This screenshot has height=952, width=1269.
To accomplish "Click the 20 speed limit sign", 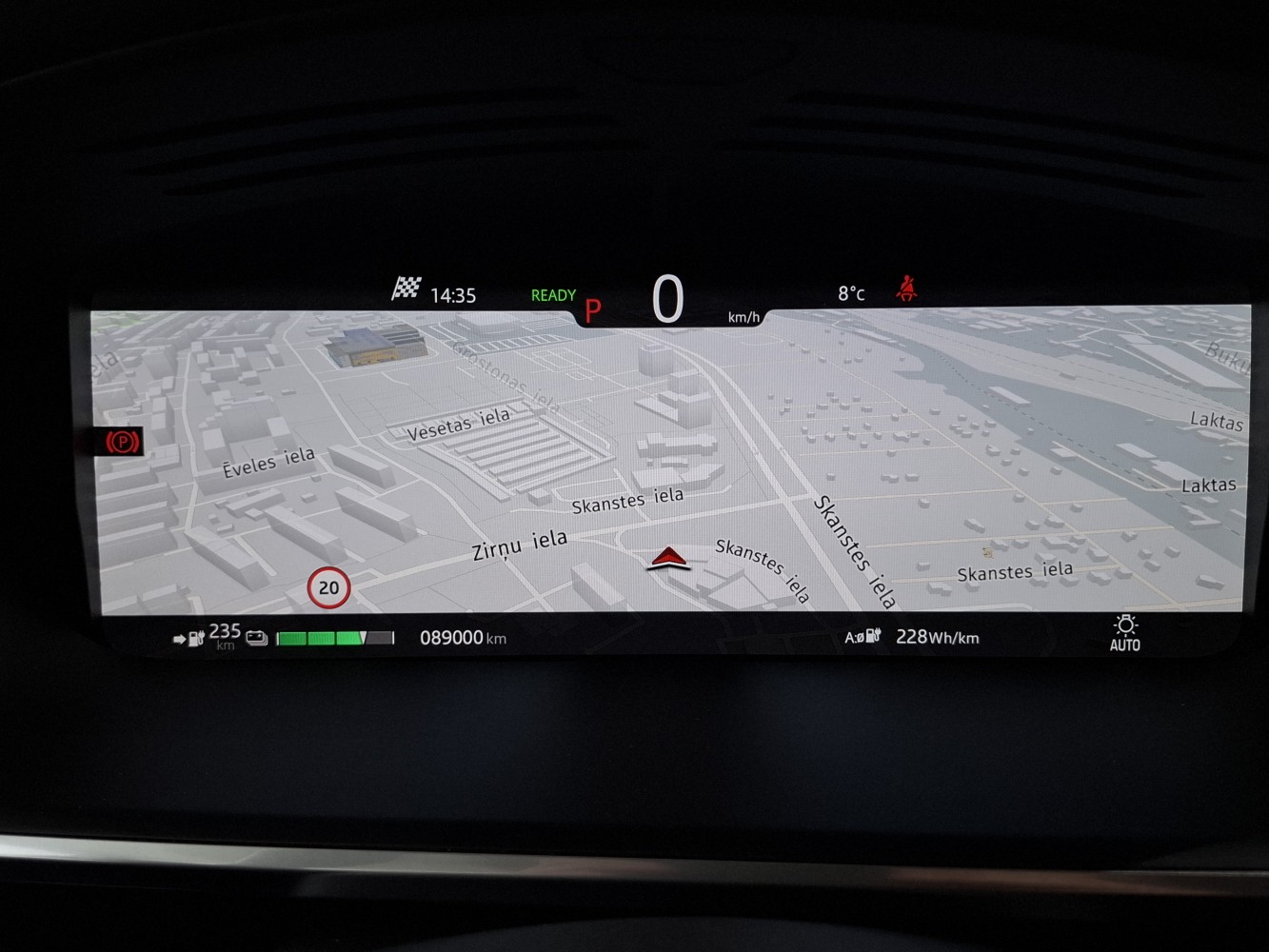I will pos(328,588).
